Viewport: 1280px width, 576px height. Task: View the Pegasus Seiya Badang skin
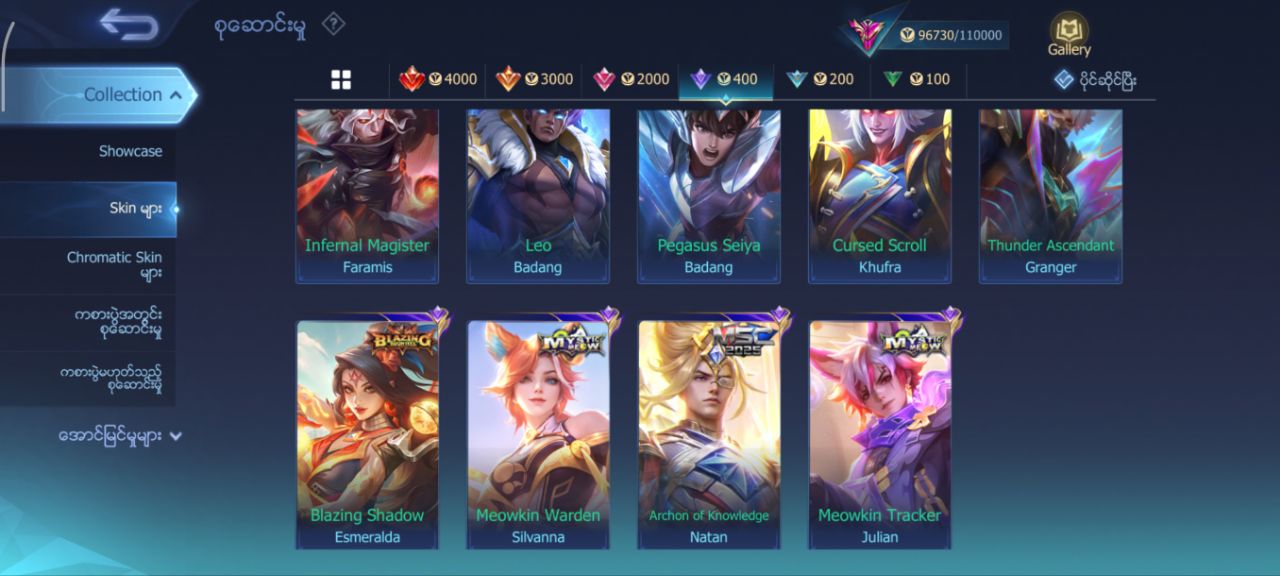click(709, 195)
